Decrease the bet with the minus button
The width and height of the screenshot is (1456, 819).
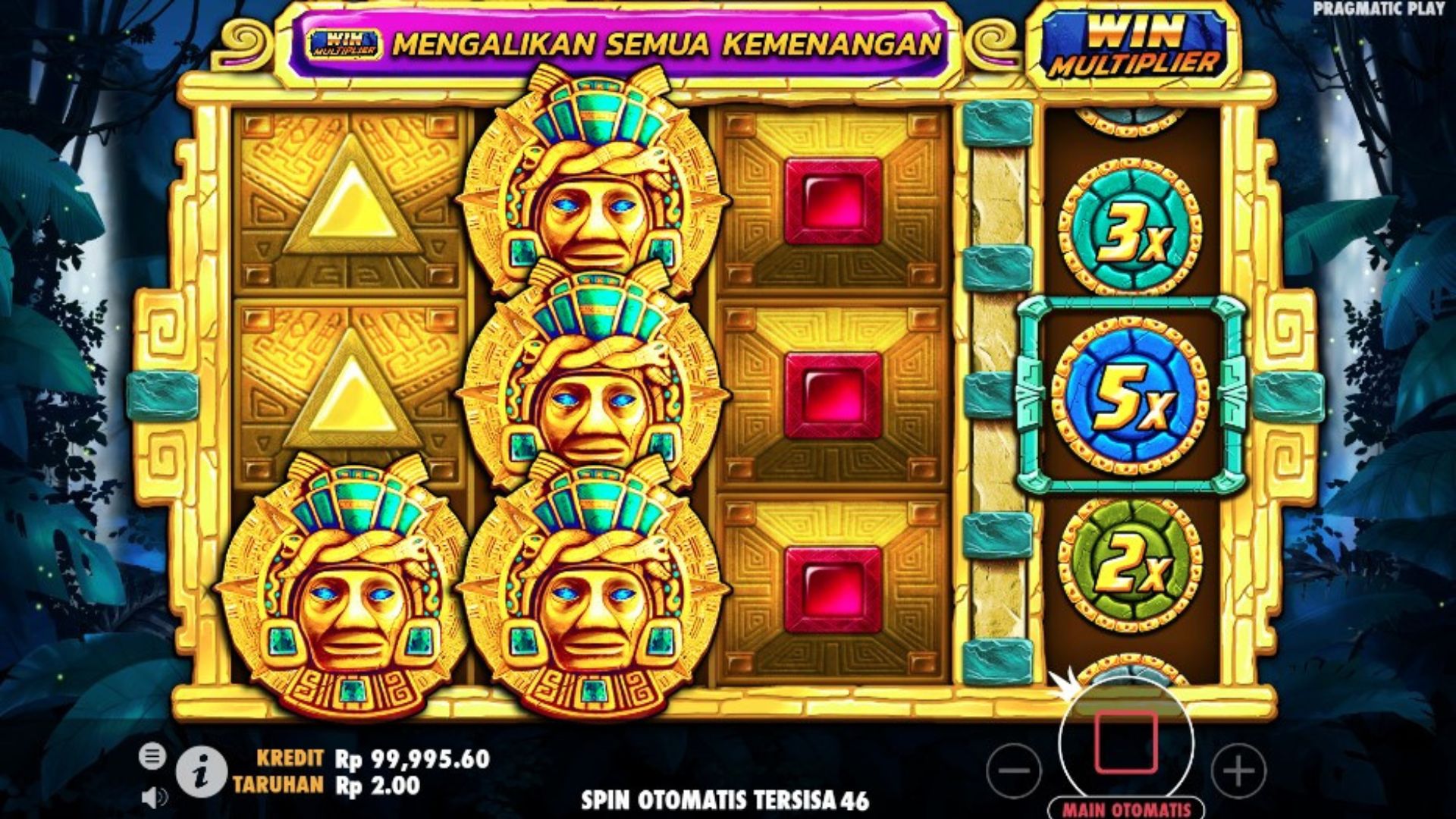(x=1014, y=770)
